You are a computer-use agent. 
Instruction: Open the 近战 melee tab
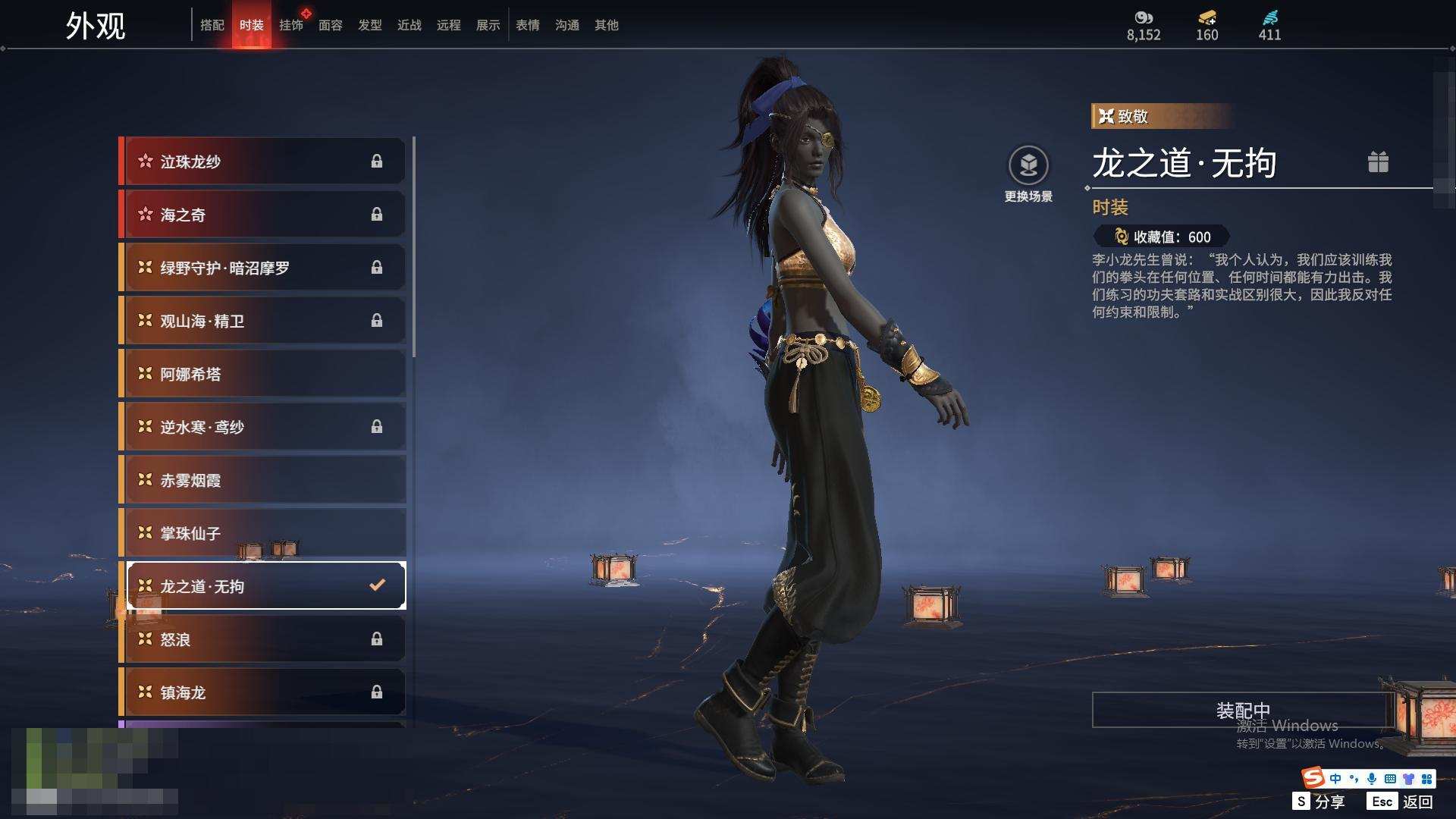click(409, 25)
